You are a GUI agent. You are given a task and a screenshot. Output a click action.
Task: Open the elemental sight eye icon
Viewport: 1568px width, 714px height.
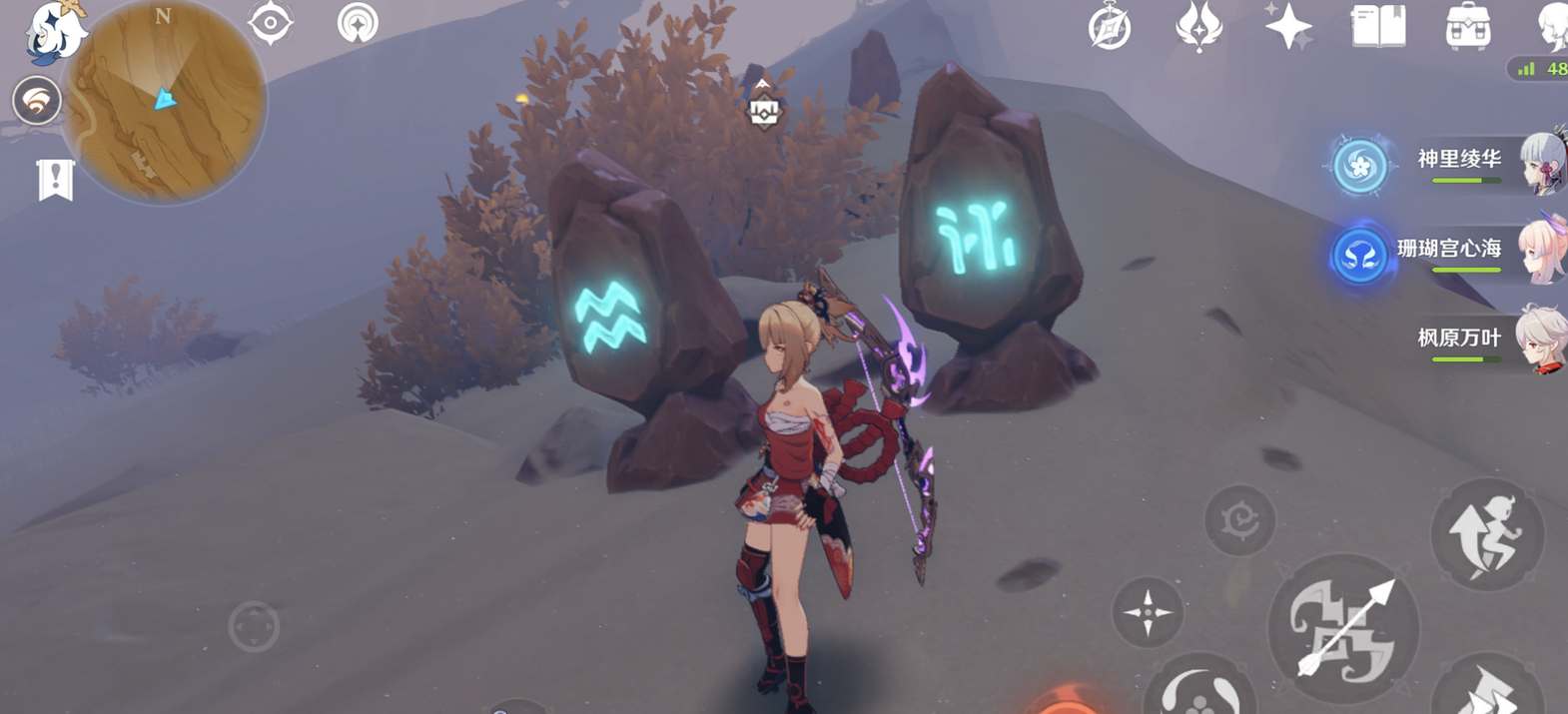(x=270, y=23)
